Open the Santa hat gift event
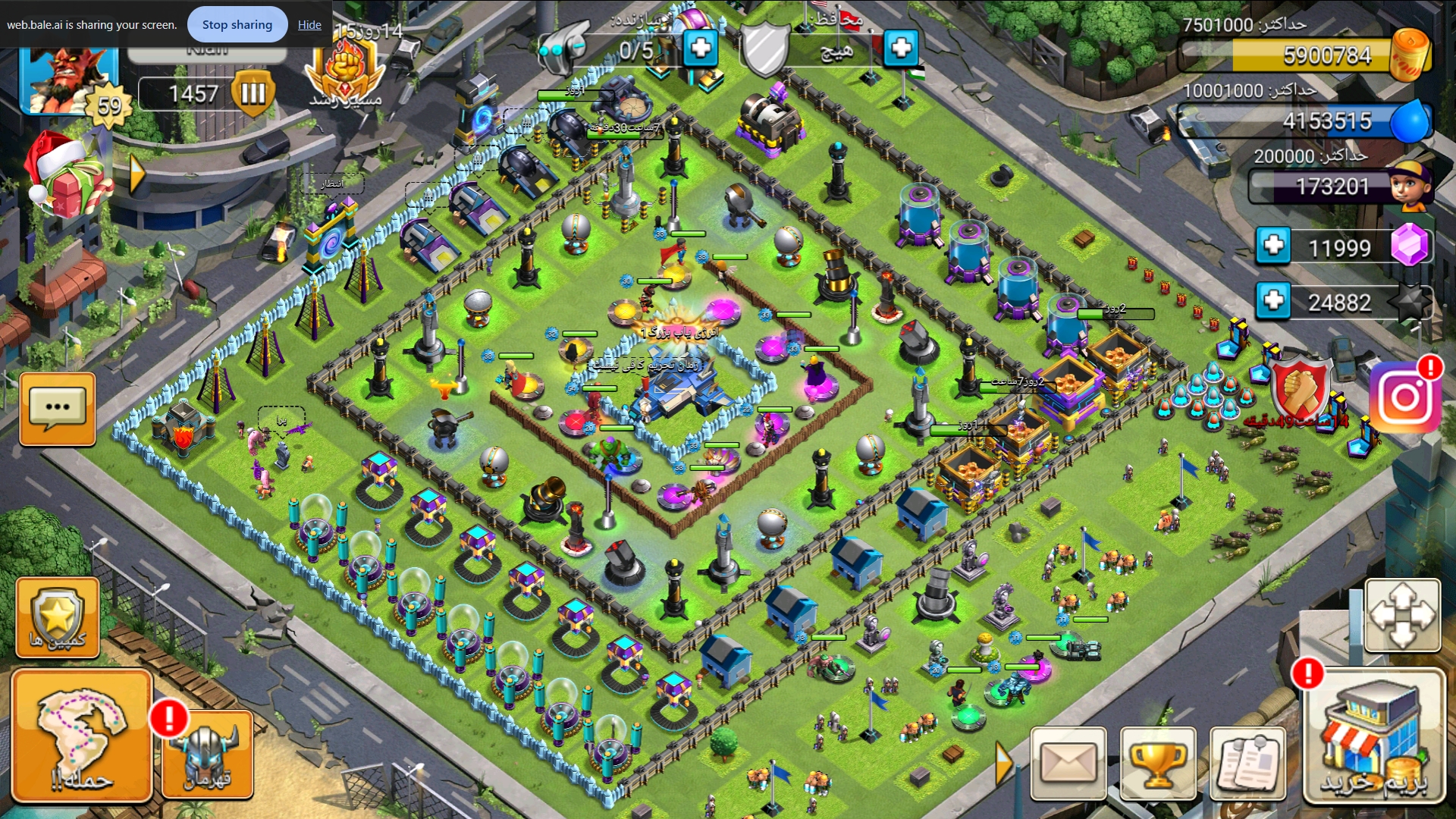 67,174
